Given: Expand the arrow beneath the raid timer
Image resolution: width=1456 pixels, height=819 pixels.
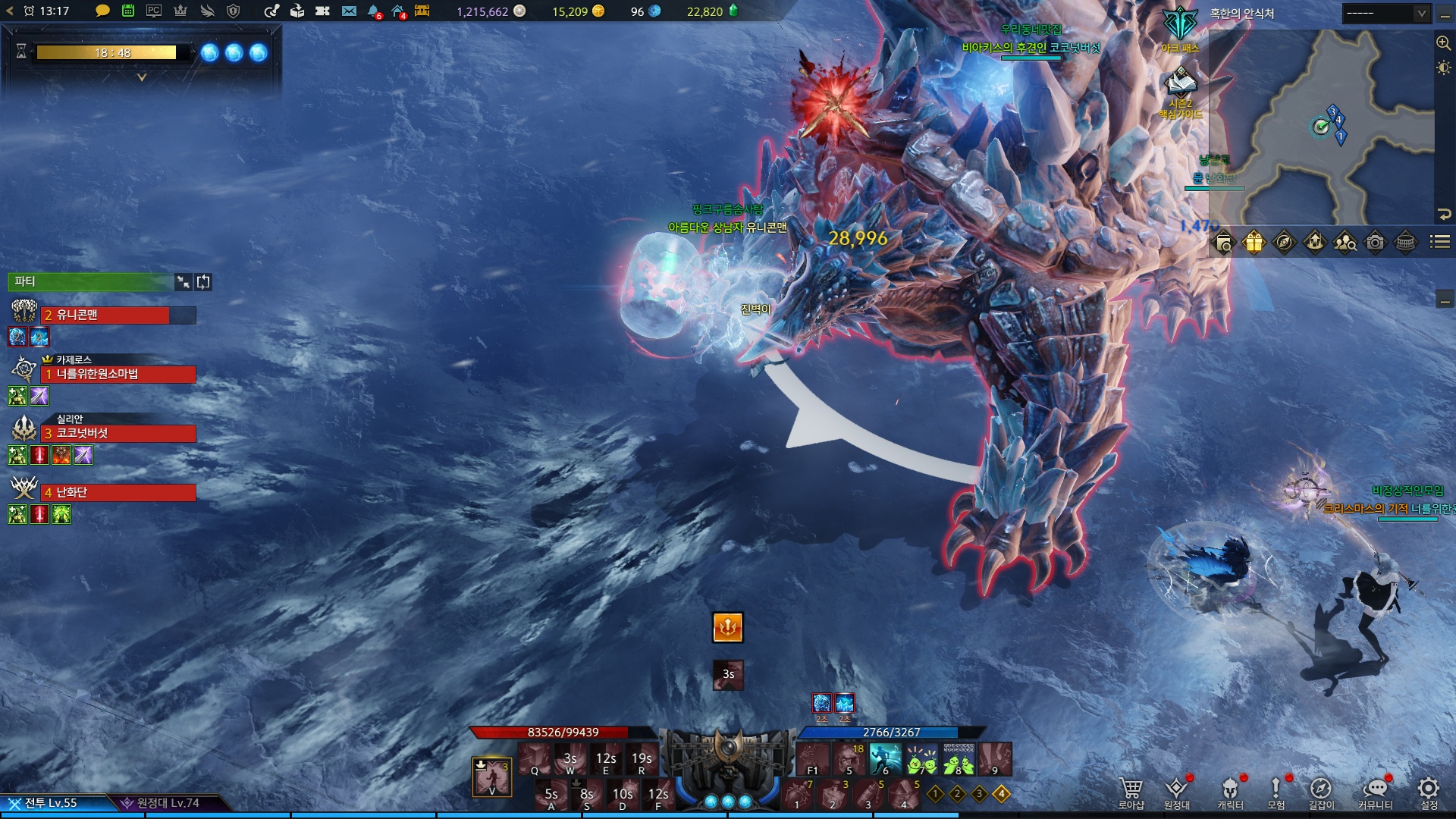Looking at the screenshot, I should [142, 77].
